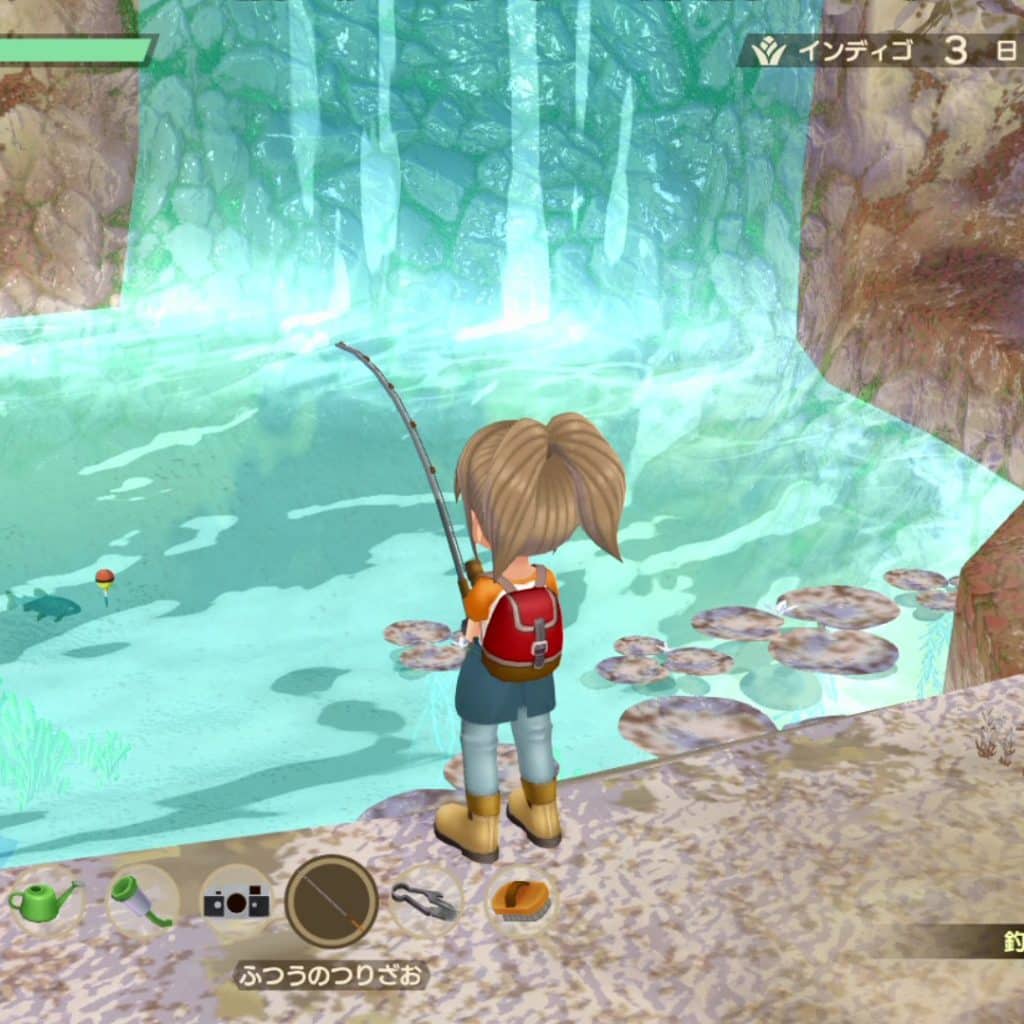Image resolution: width=1024 pixels, height=1024 pixels.
Task: Pick the orange animal brush tool
Action: click(x=520, y=899)
